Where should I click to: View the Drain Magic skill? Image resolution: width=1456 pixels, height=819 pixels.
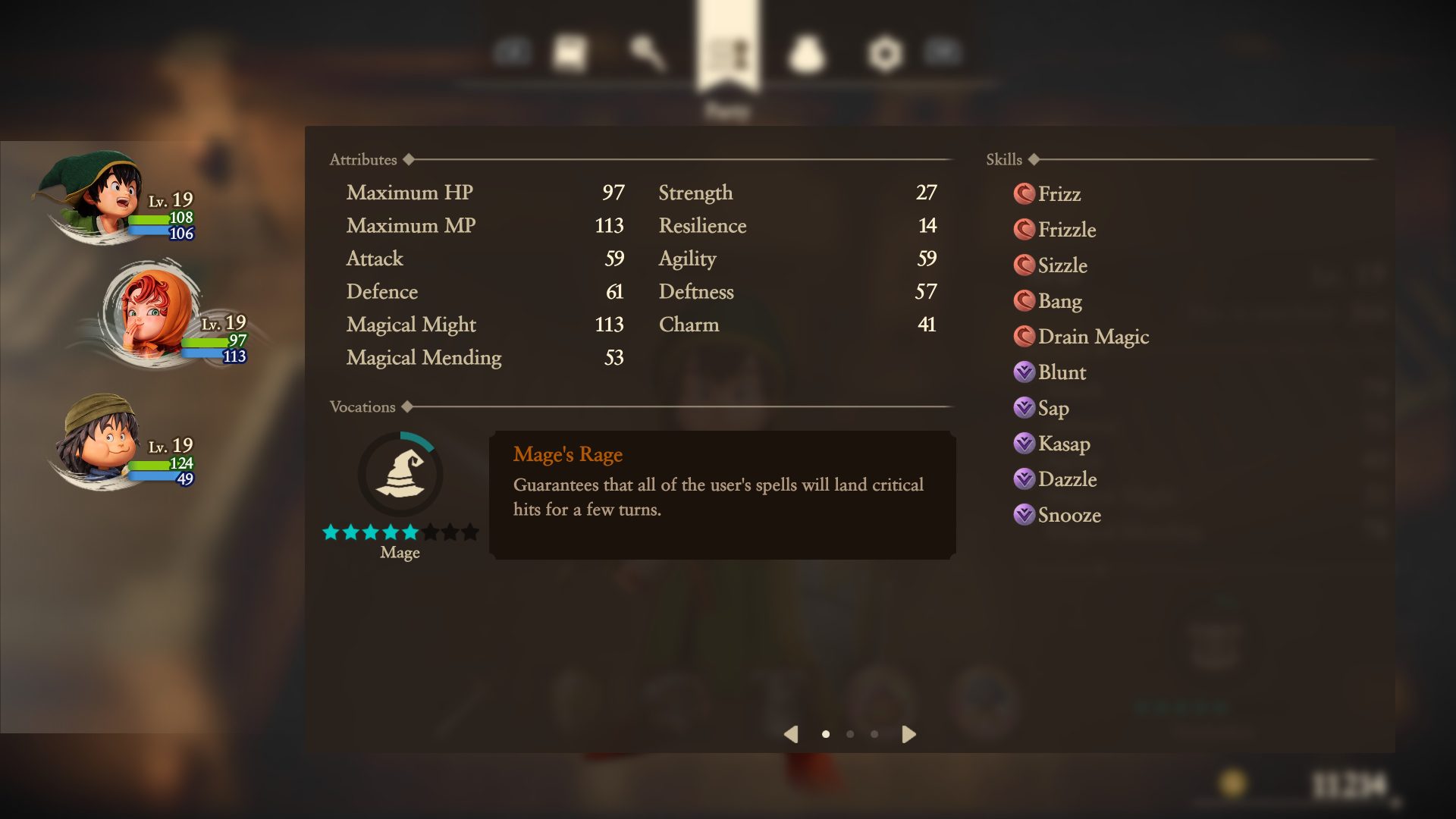pos(1092,337)
